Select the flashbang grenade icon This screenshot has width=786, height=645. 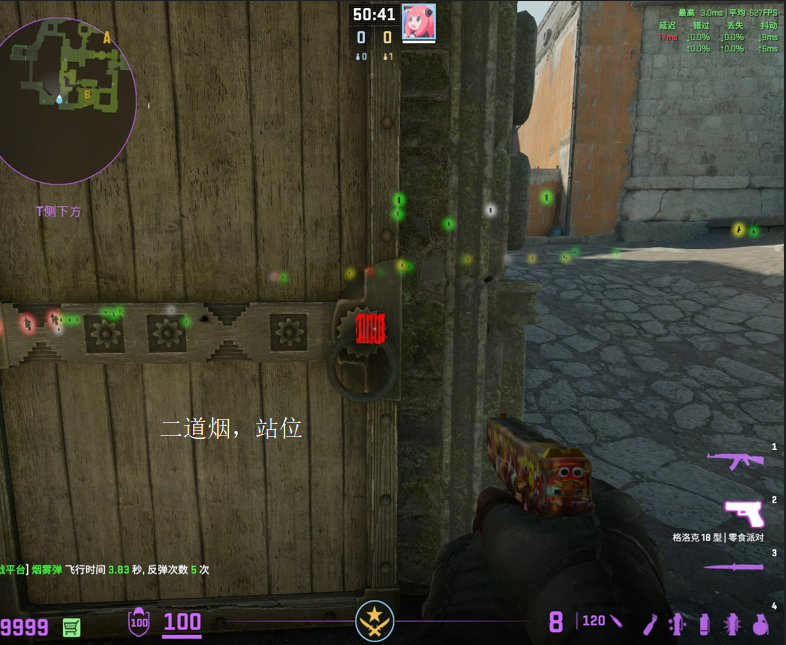731,623
